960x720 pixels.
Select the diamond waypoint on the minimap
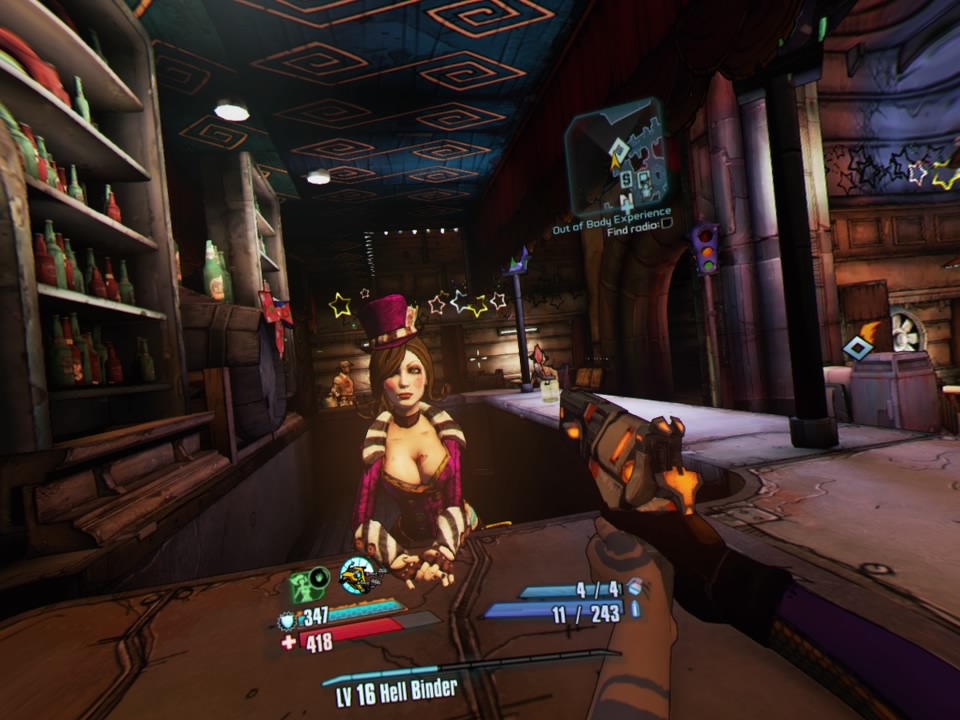[x=619, y=151]
